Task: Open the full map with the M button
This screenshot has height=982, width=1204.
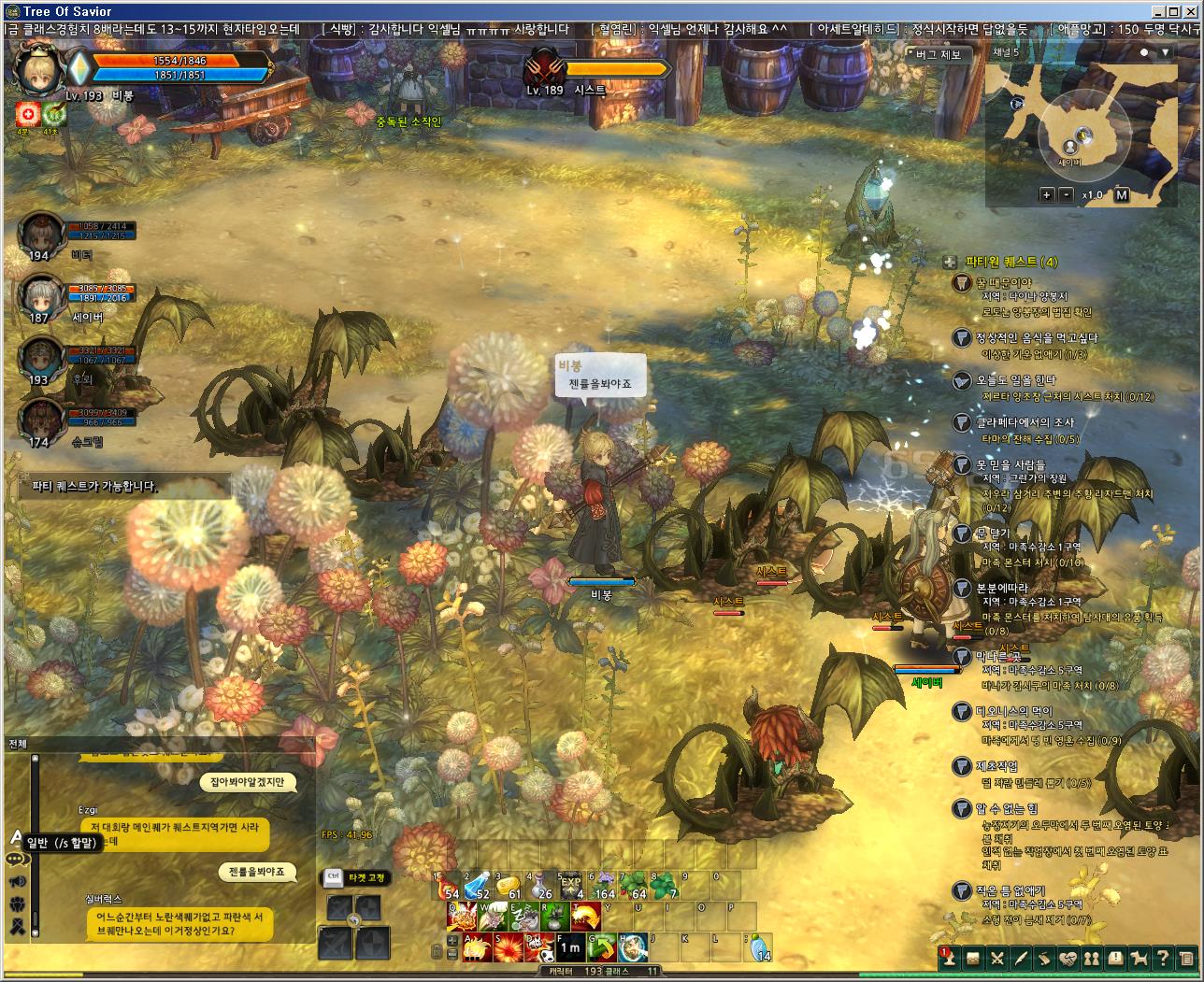Action: [x=1122, y=194]
